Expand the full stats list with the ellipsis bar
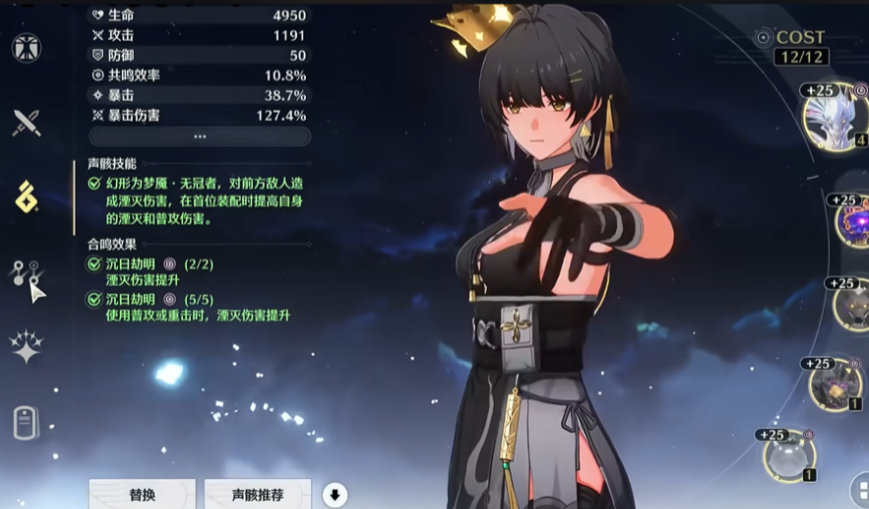Image resolution: width=869 pixels, height=509 pixels. click(200, 136)
